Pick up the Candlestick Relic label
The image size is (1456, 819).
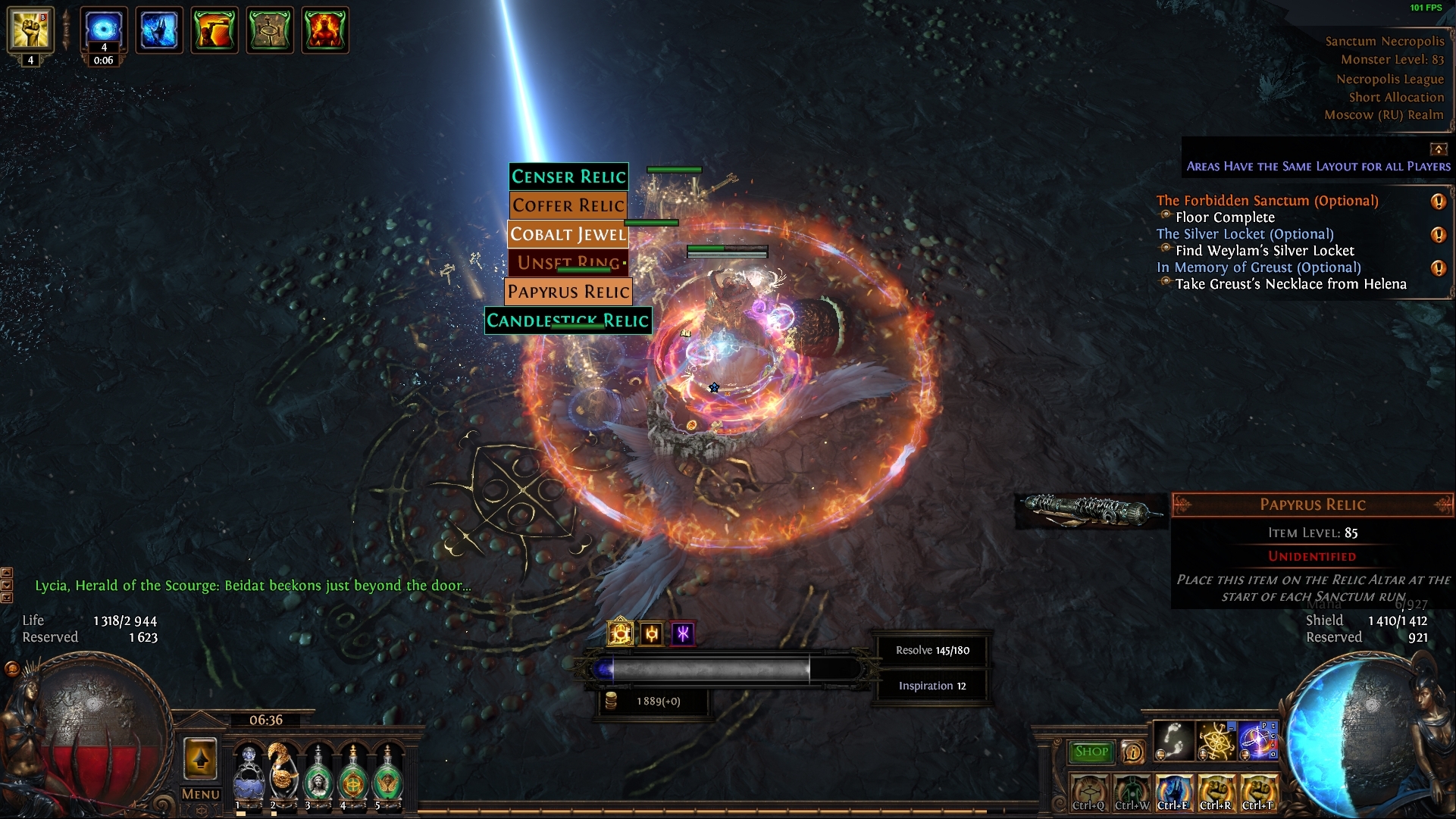click(x=568, y=320)
